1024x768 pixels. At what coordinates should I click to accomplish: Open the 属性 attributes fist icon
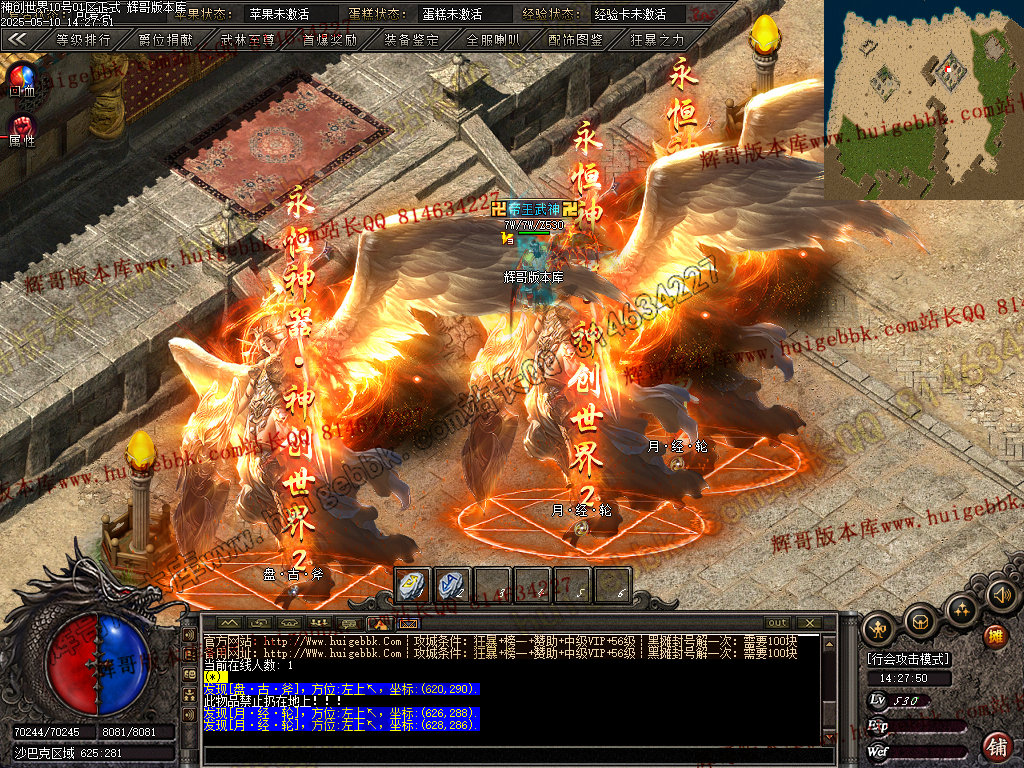pyautogui.click(x=21, y=127)
